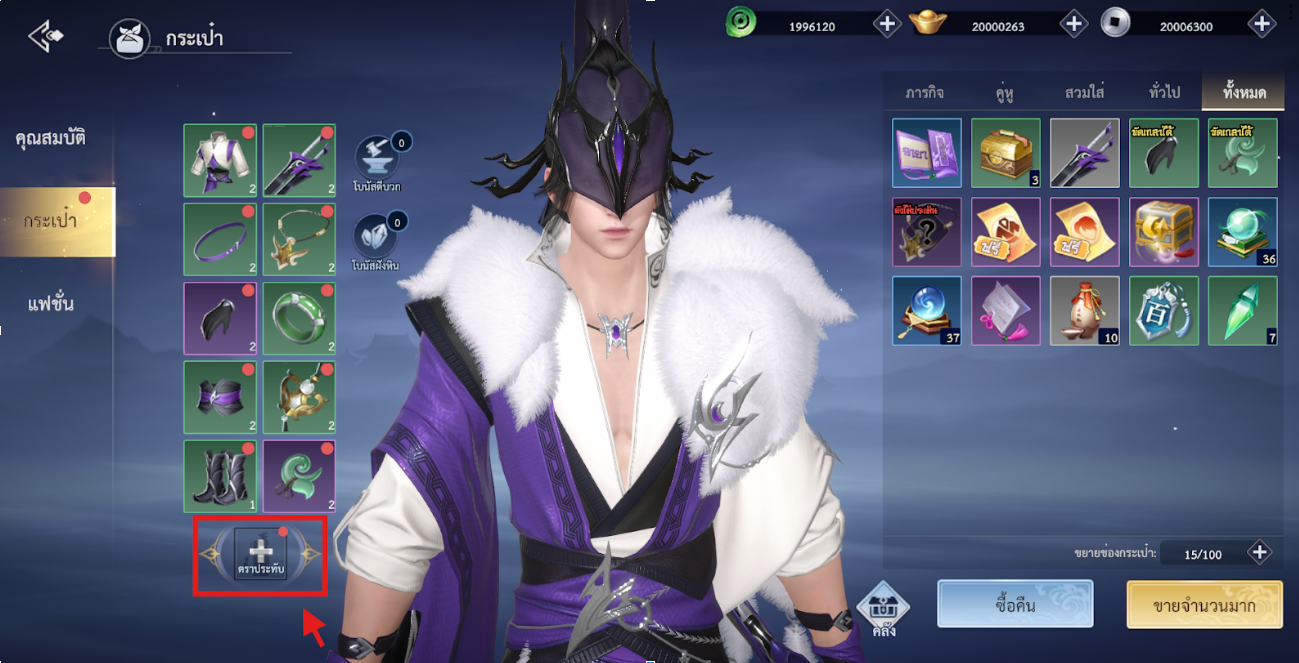Screen dimensions: 1299x663
Task: Select the ภารกิจ inventory tab
Action: click(x=924, y=93)
